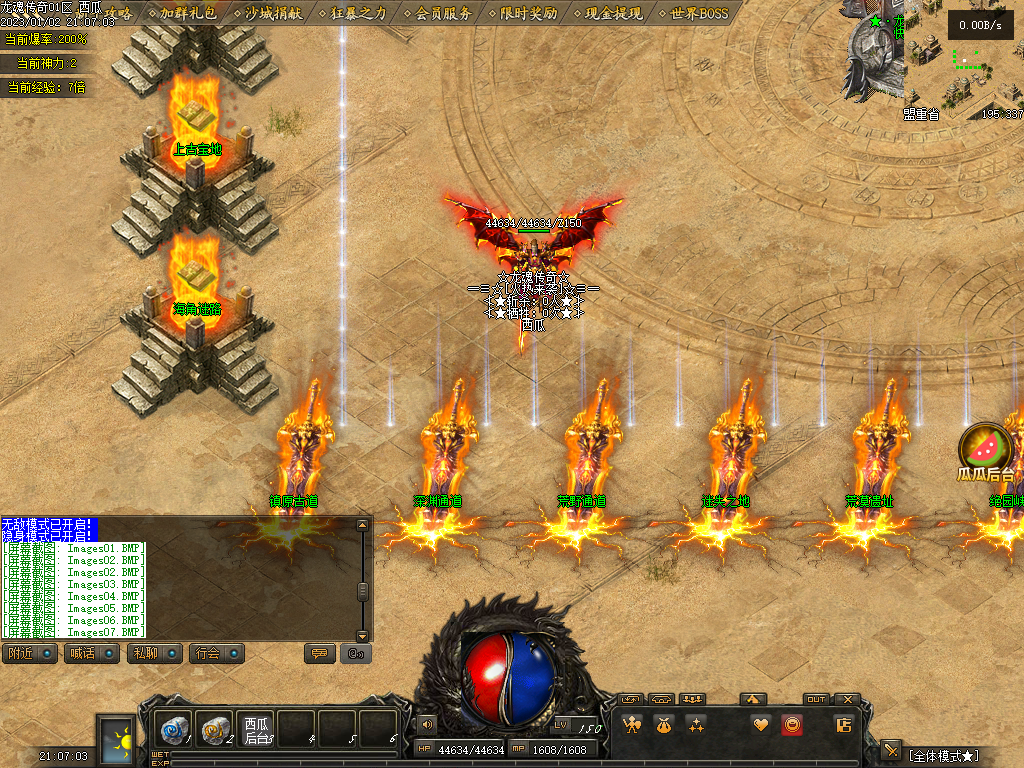The width and height of the screenshot is (1024, 768).
Task: Change the 全体模式 attack mode
Action: click(x=942, y=755)
